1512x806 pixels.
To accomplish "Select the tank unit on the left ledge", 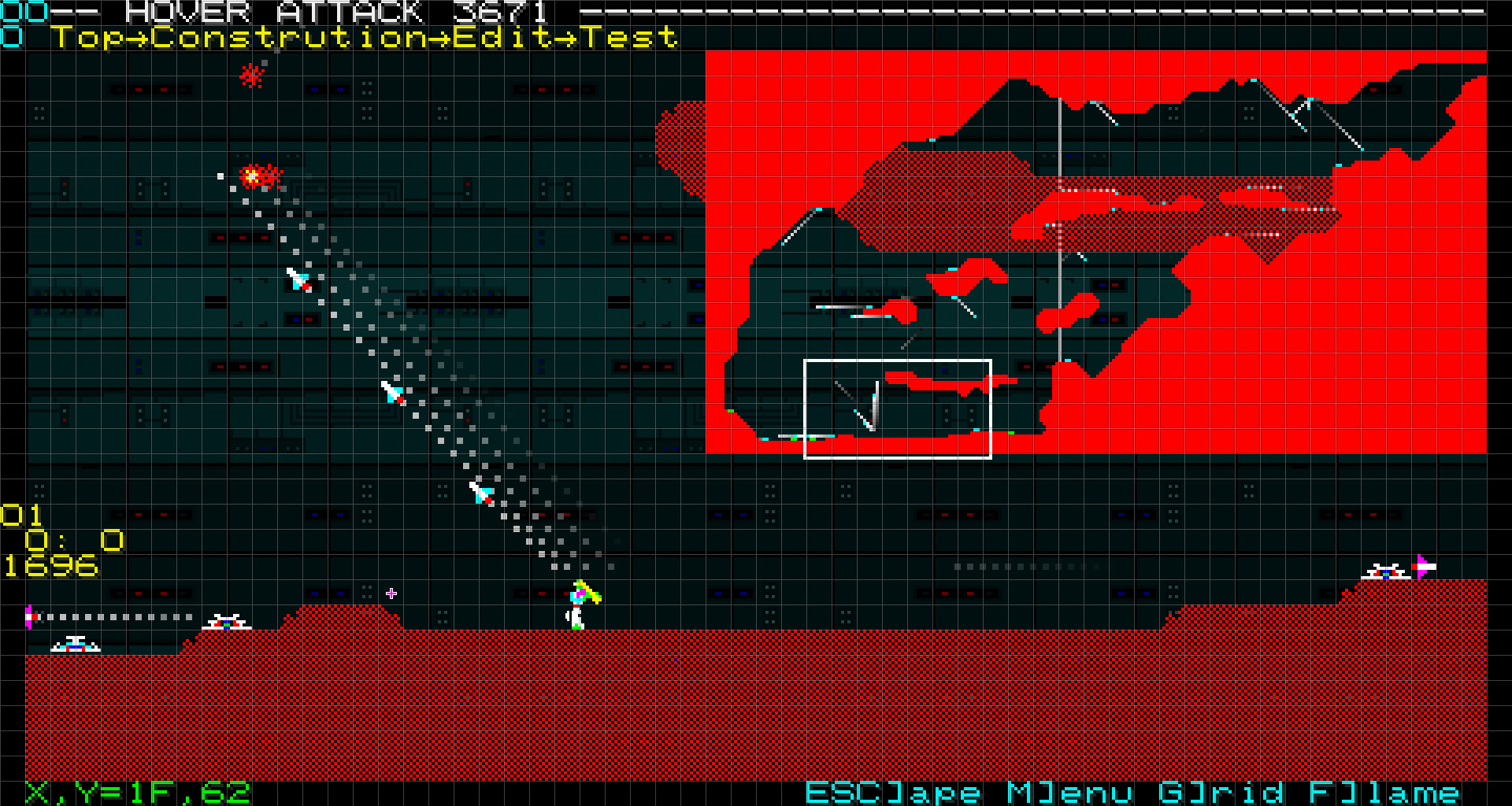I will click(227, 622).
